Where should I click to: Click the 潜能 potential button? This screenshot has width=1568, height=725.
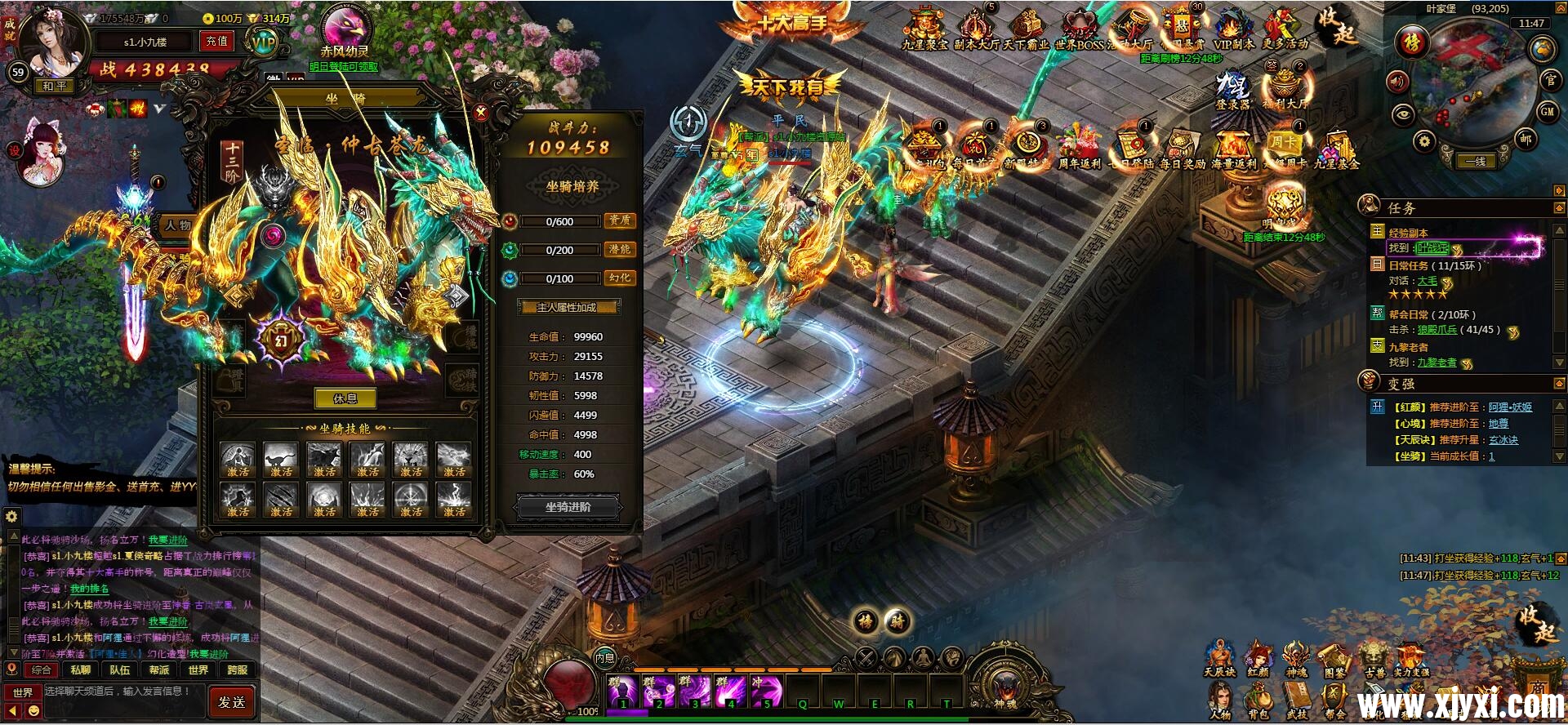(x=620, y=249)
